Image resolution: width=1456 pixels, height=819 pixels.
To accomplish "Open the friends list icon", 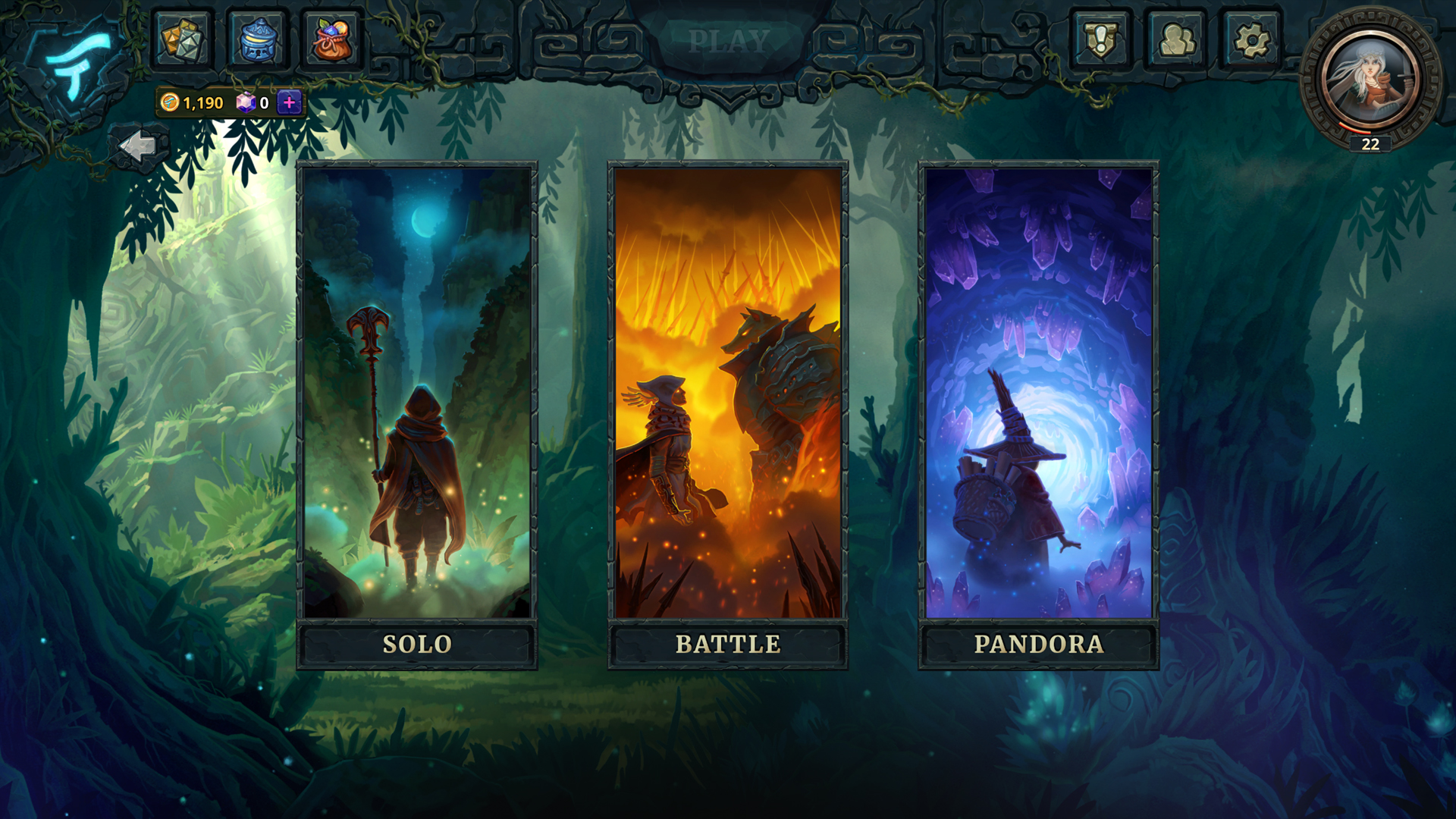I will click(1178, 40).
